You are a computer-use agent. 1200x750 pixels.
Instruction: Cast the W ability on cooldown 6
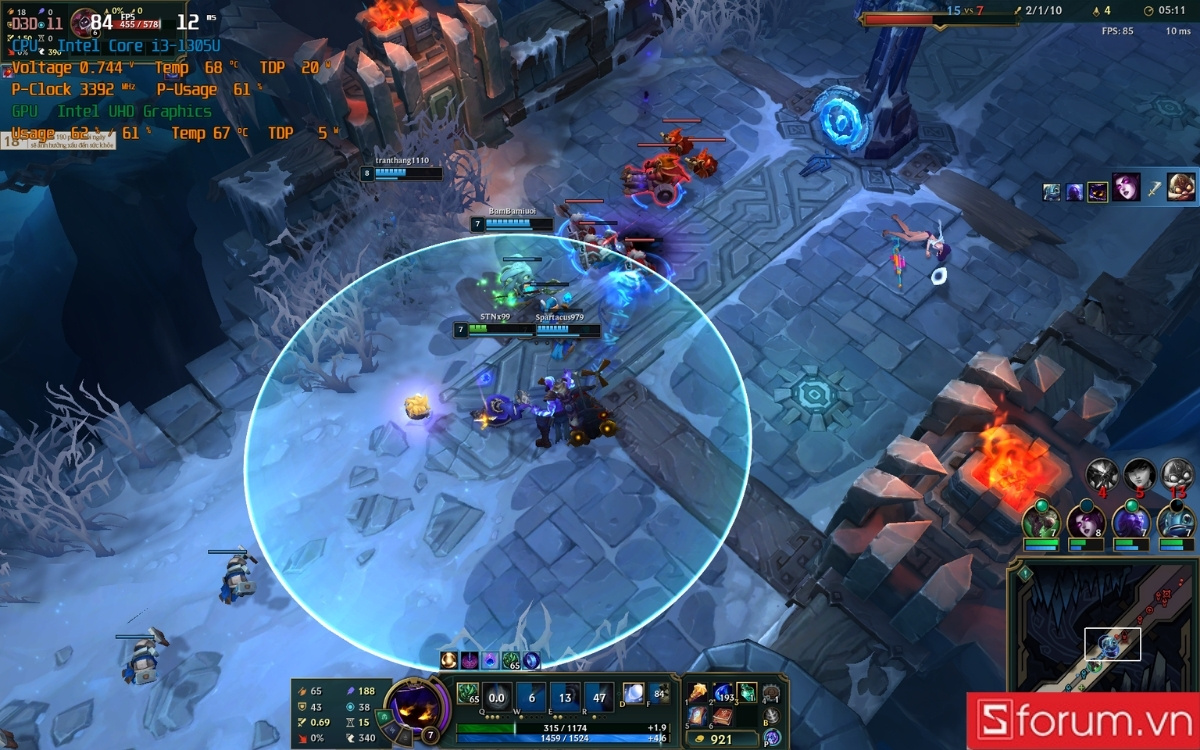pyautogui.click(x=532, y=698)
